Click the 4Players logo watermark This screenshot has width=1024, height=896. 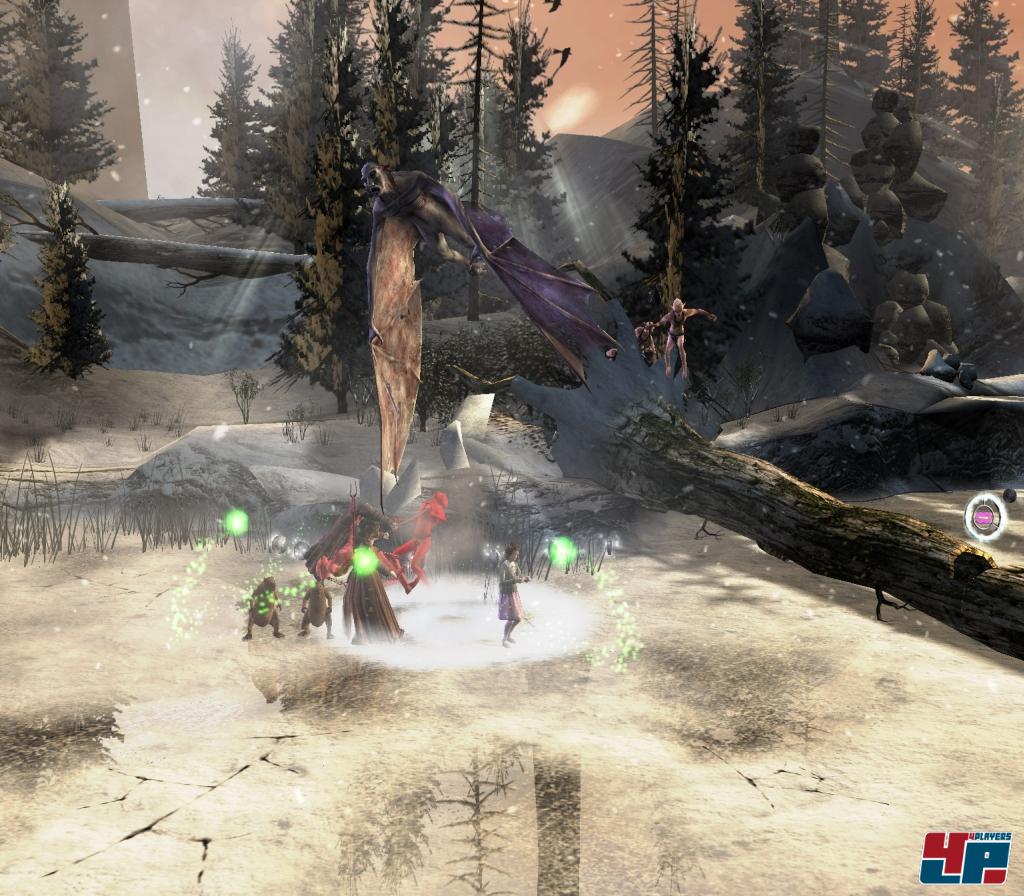(x=967, y=857)
